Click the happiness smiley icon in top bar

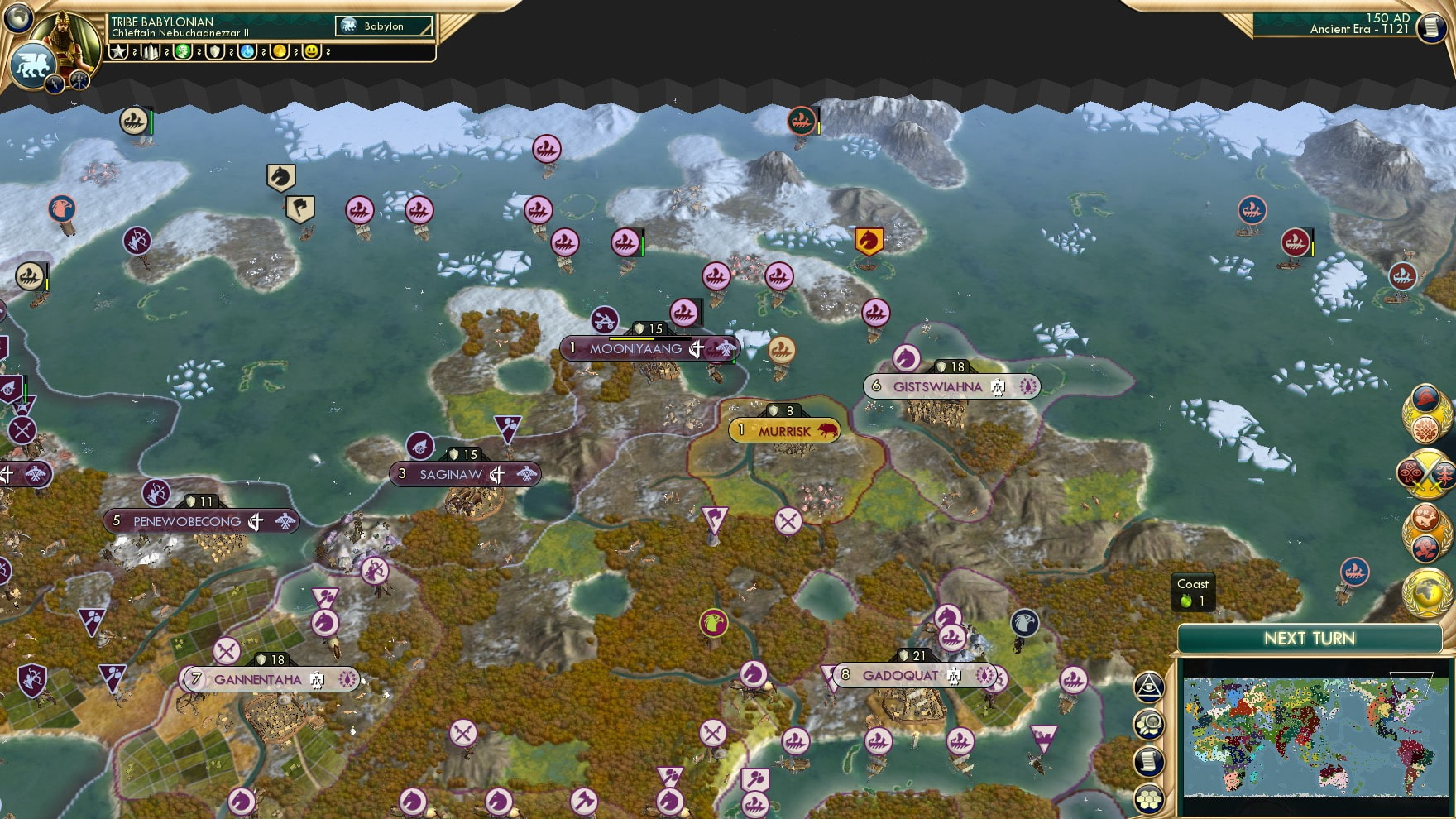click(311, 51)
